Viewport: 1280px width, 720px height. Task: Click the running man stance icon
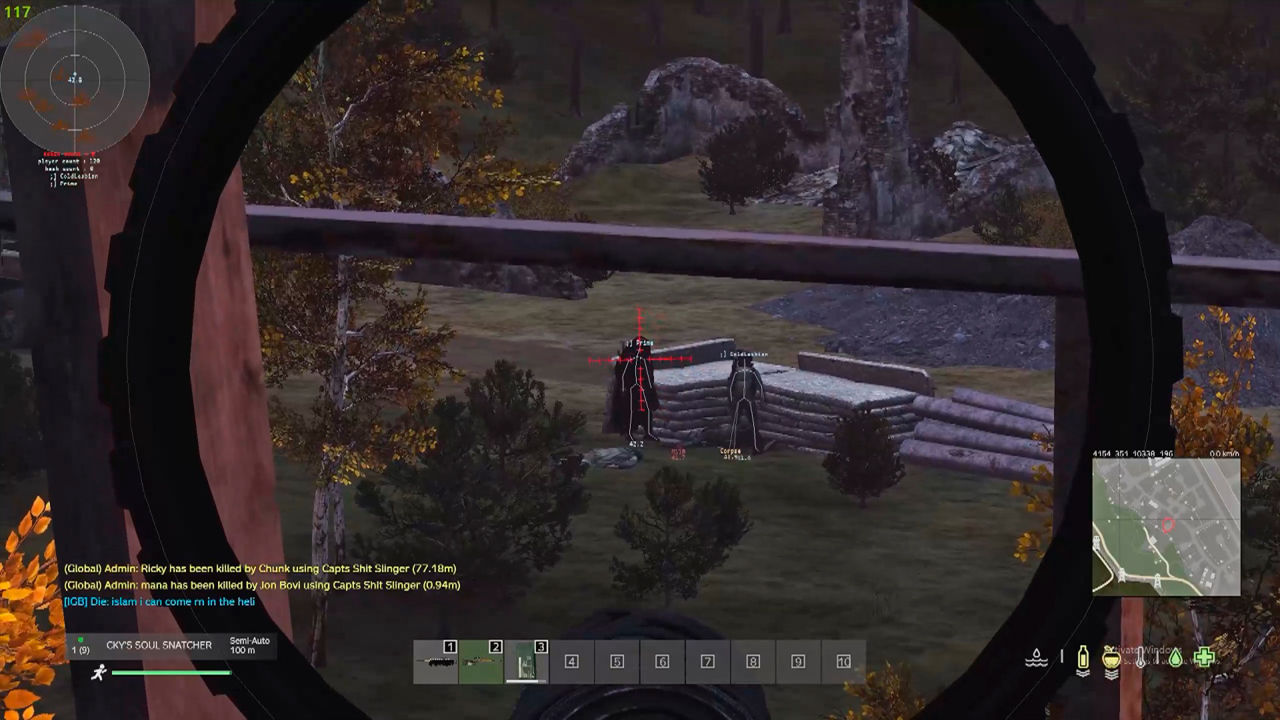pos(98,673)
